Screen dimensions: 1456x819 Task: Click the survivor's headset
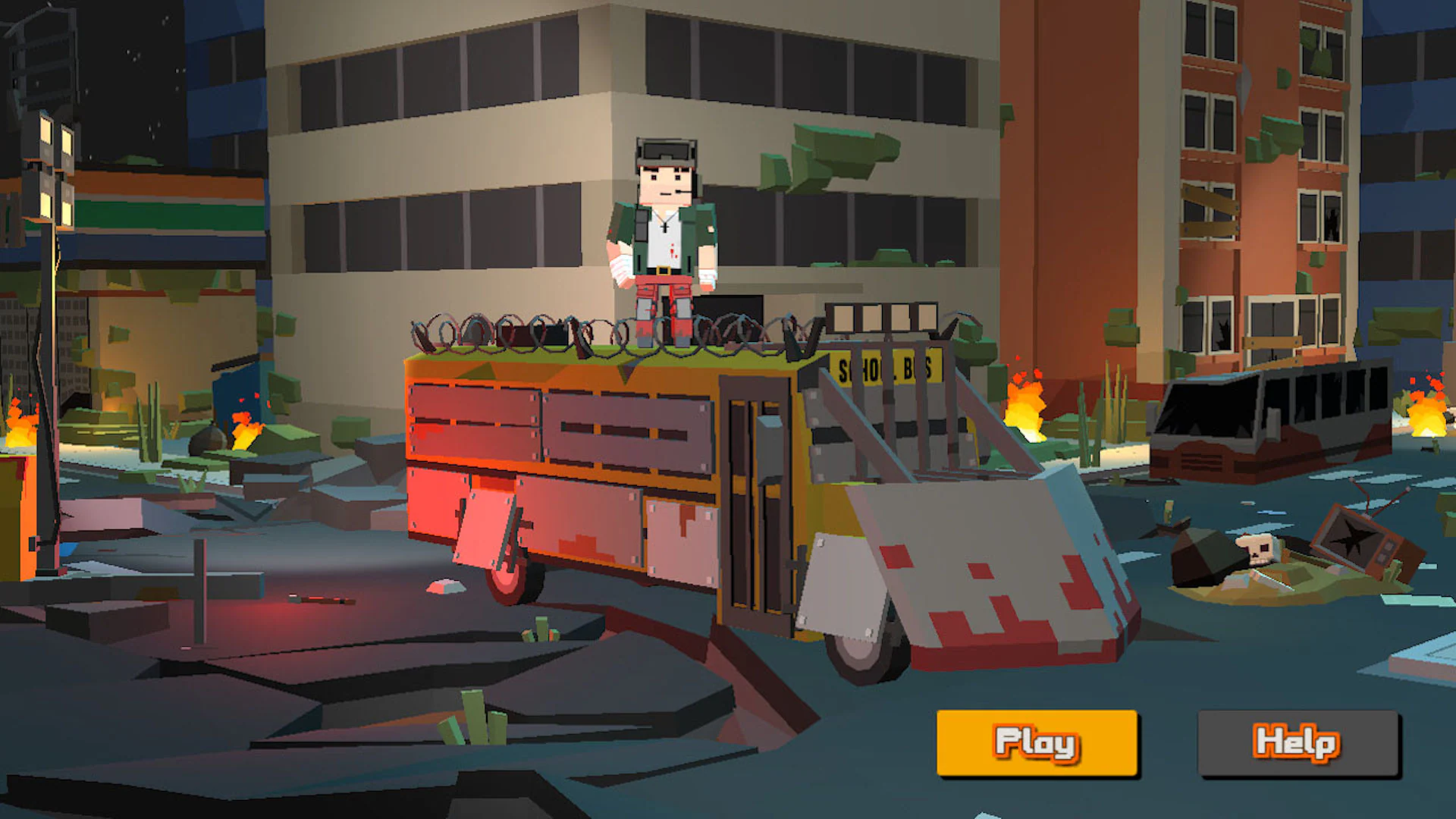pyautogui.click(x=665, y=152)
